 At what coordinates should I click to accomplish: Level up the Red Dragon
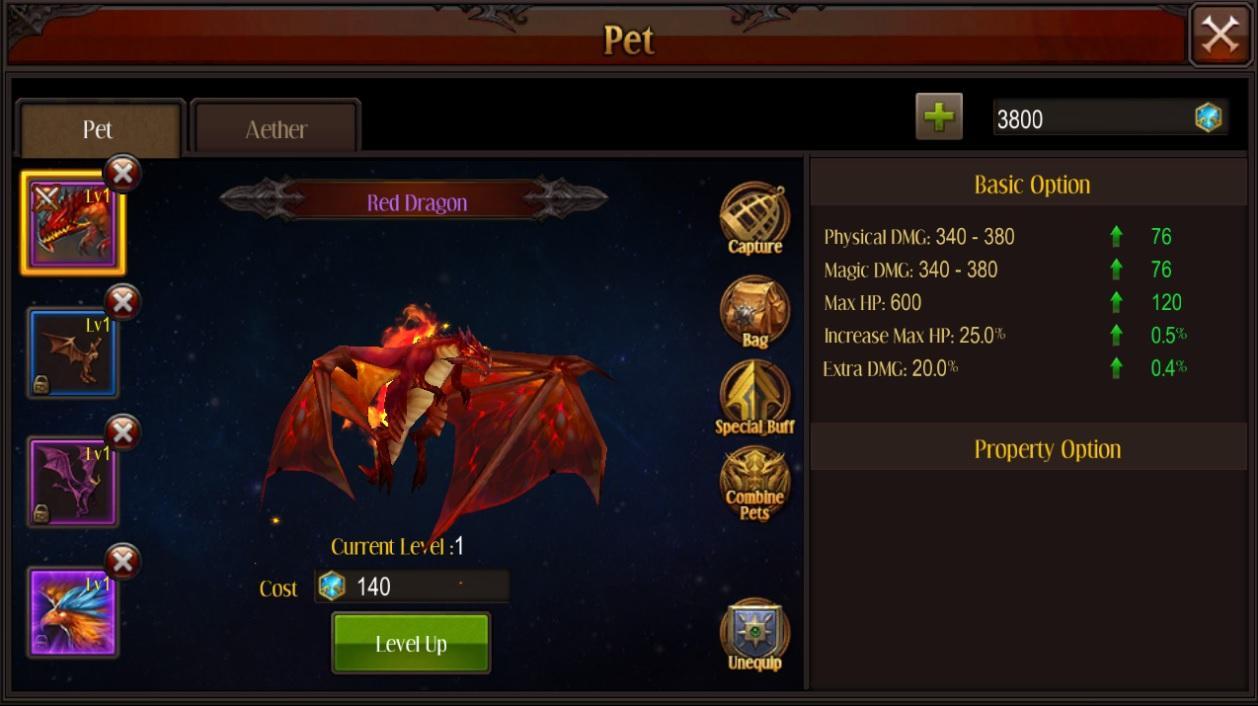tap(411, 643)
